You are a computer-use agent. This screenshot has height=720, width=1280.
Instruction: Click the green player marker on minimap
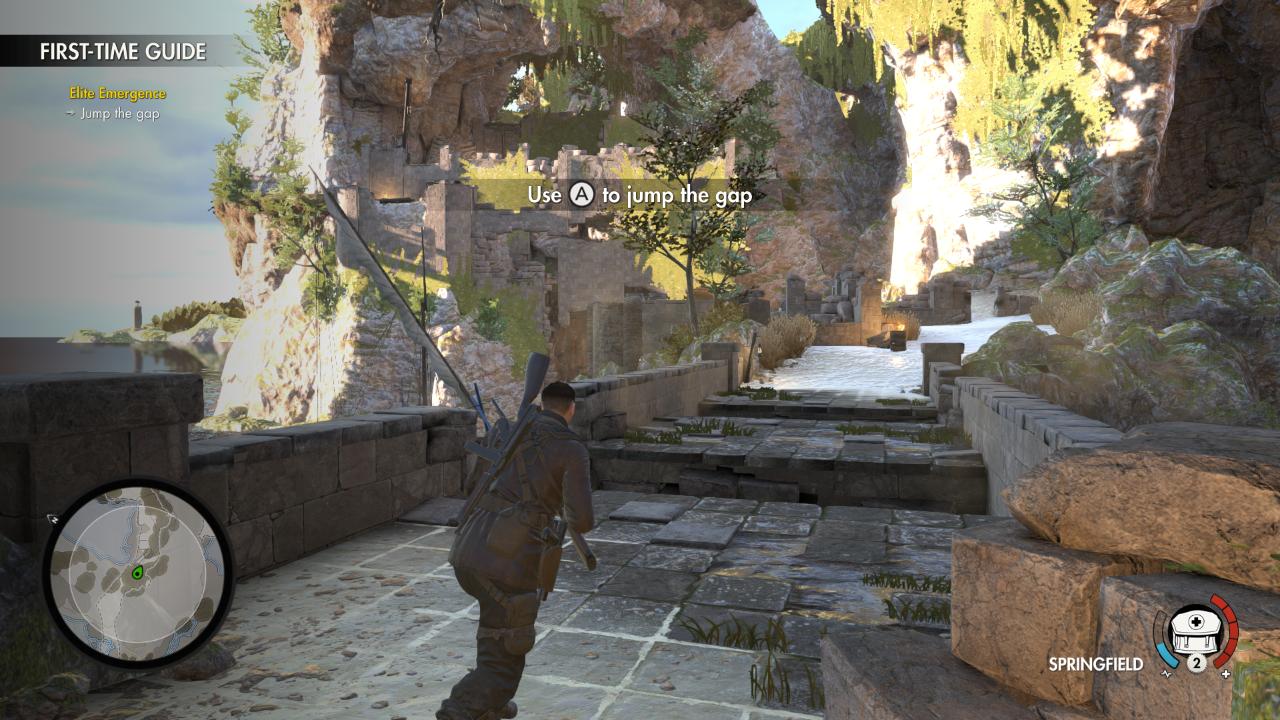138,573
